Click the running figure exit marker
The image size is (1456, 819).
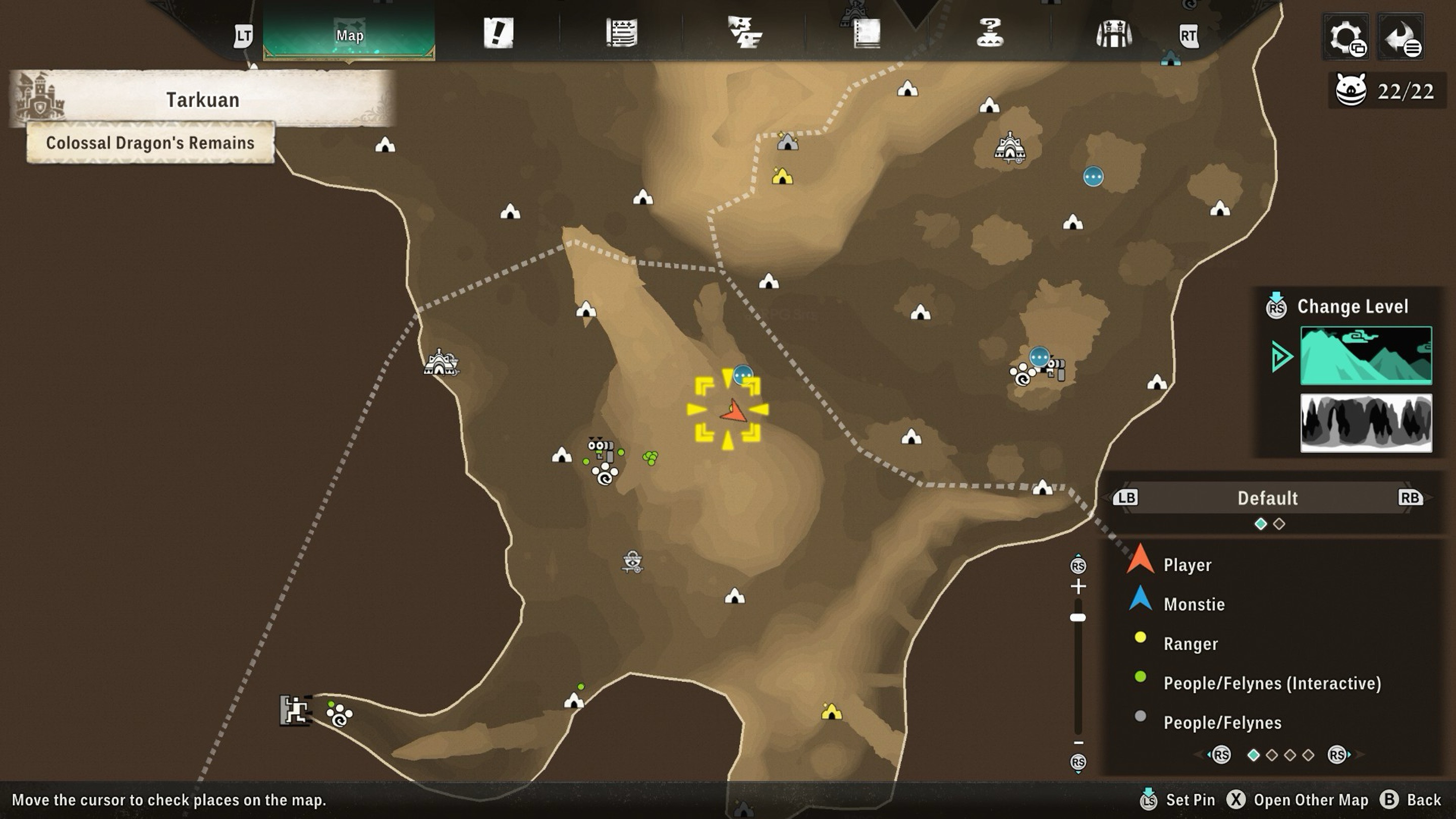coord(295,710)
